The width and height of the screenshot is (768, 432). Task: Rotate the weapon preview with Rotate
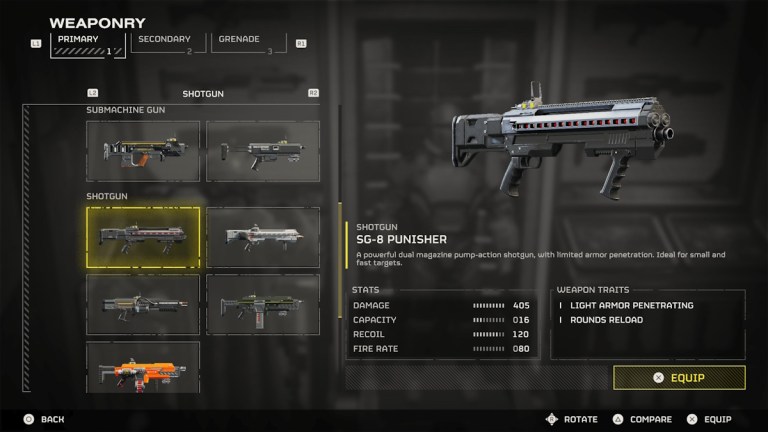(572, 419)
